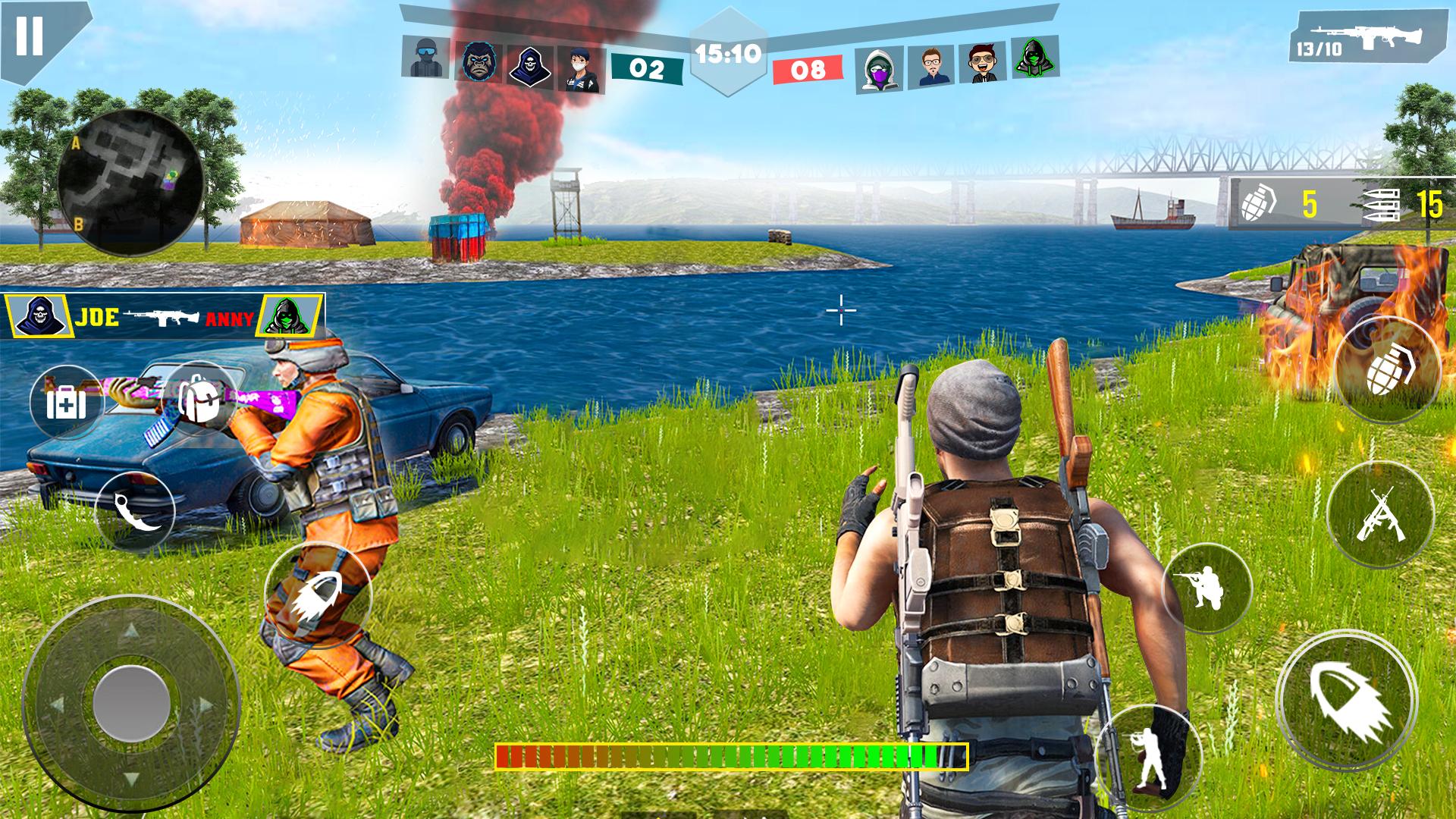Throw a grenade with the grenade button
This screenshot has width=1456, height=819.
pyautogui.click(x=1387, y=370)
